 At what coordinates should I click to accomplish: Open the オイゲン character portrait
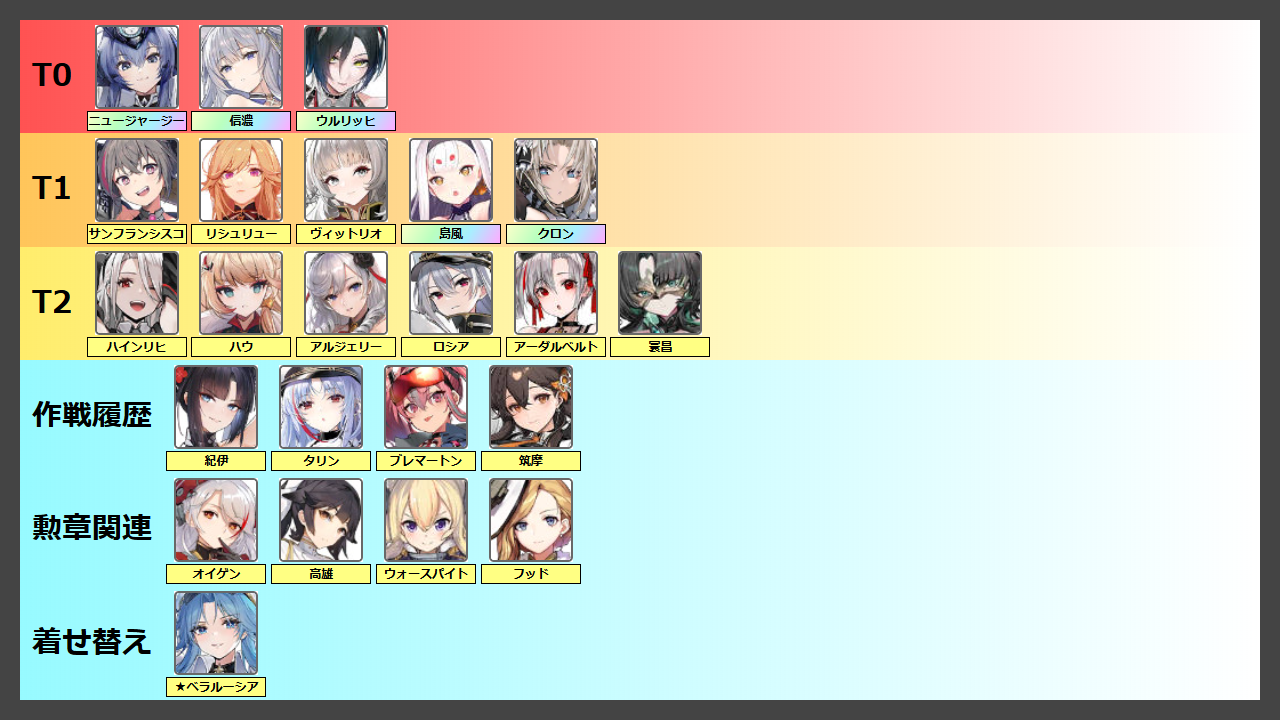coord(216,520)
